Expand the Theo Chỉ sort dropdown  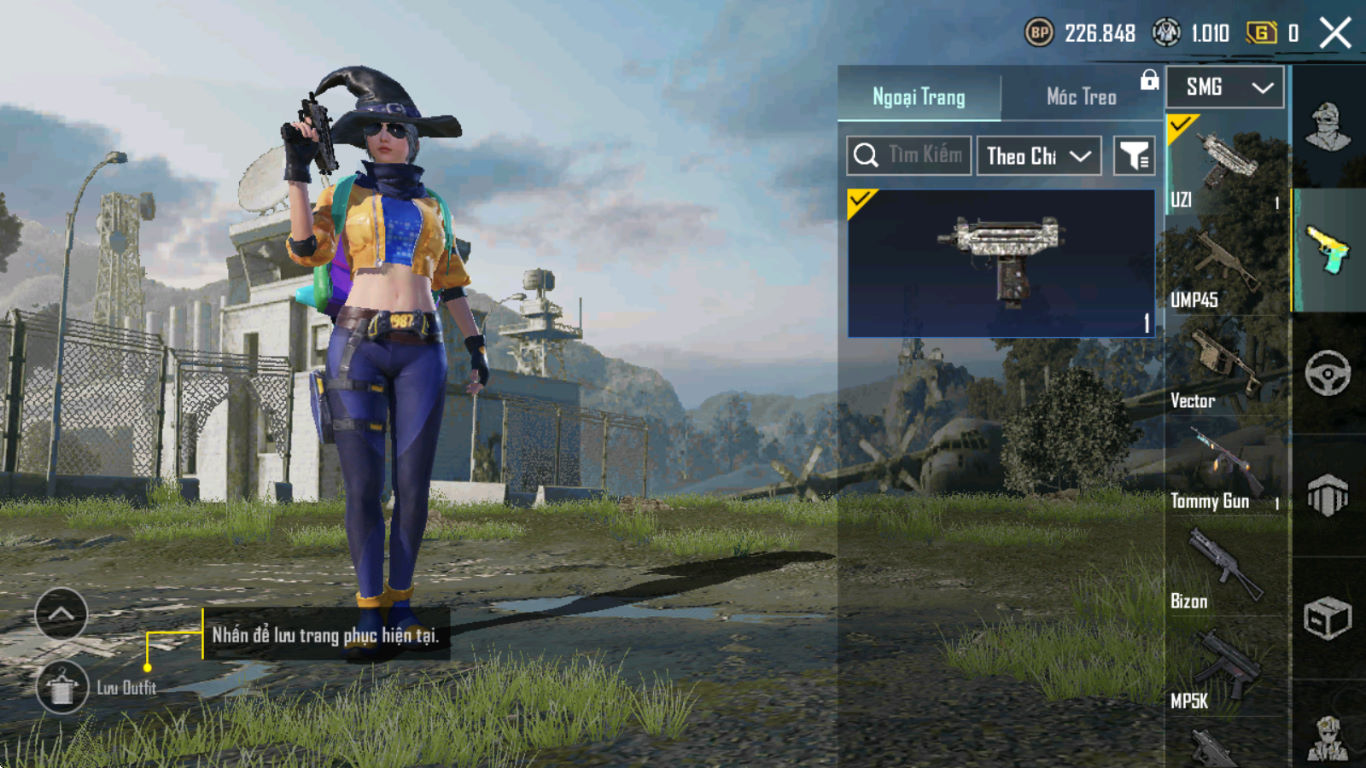tap(1038, 156)
